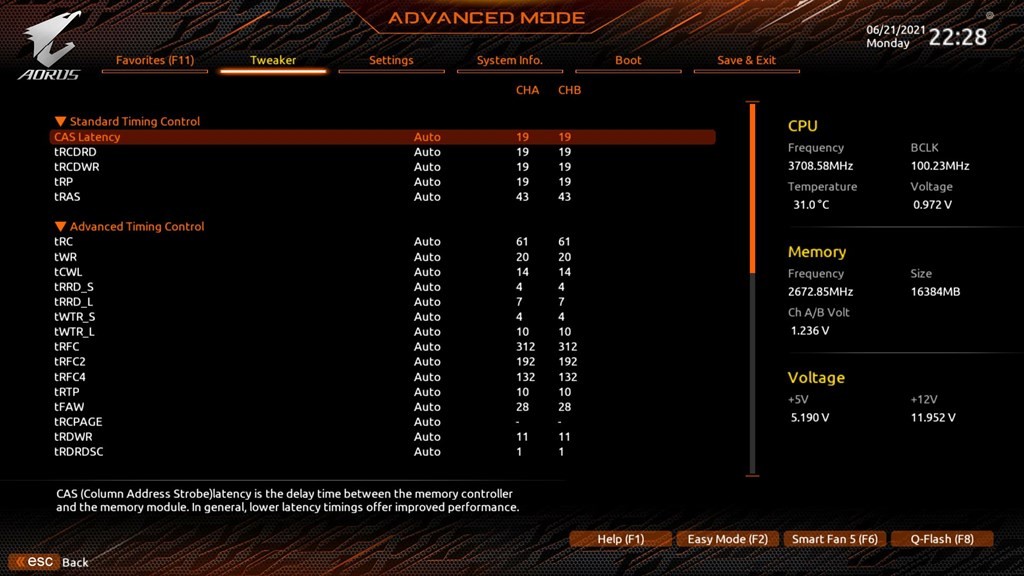1024x576 pixels.
Task: Select the tRDWR timing row
Action: (x=73, y=437)
